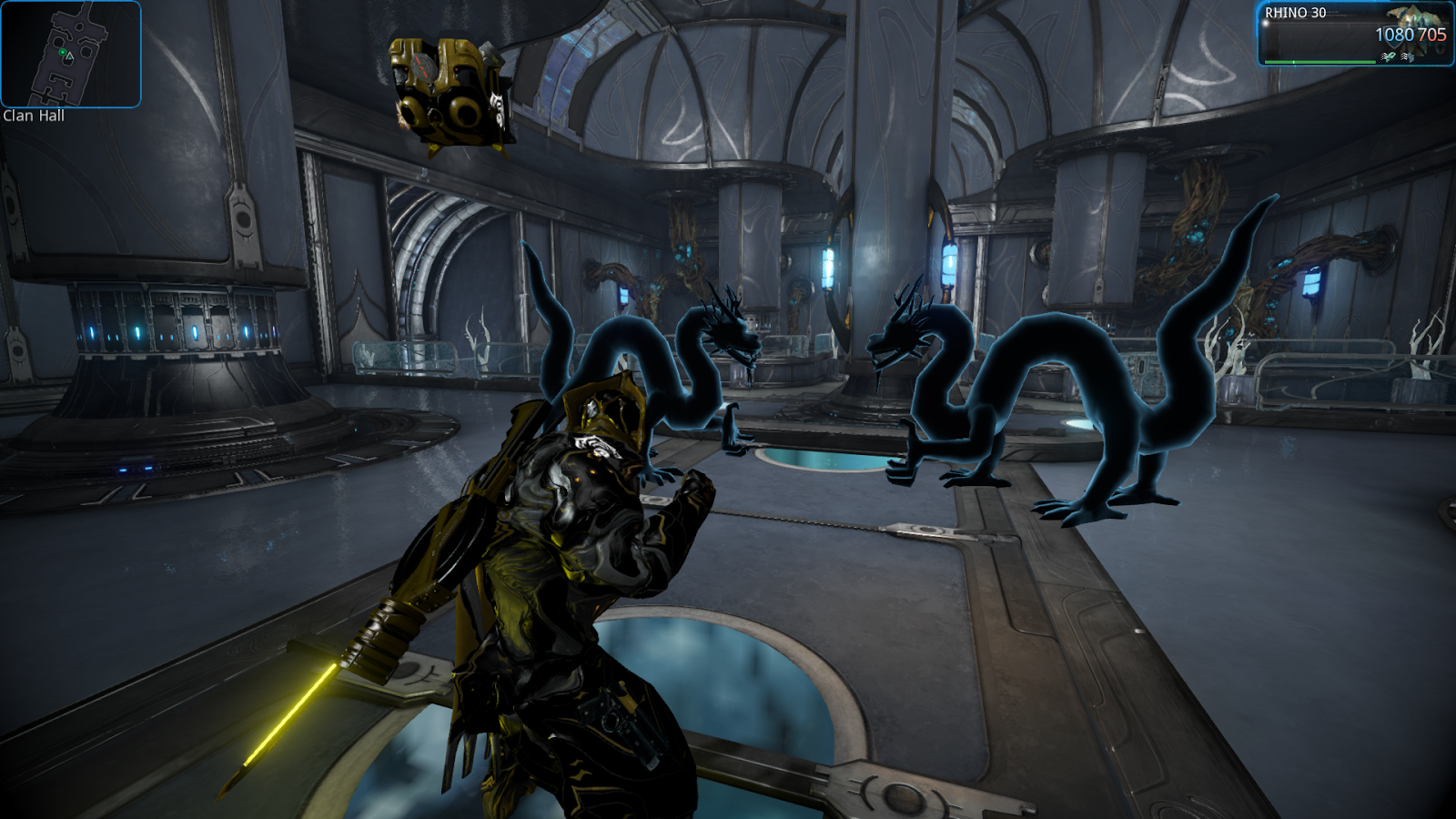Click the Clan Hall minimap
The image size is (1456, 819).
point(71,54)
